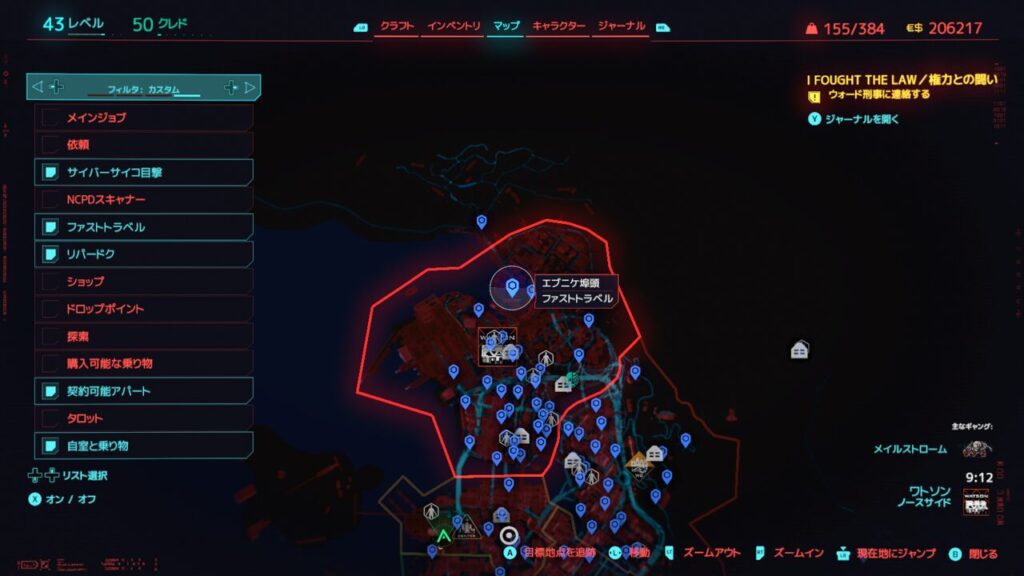
Task: Select the マップ tab
Action: click(x=507, y=26)
